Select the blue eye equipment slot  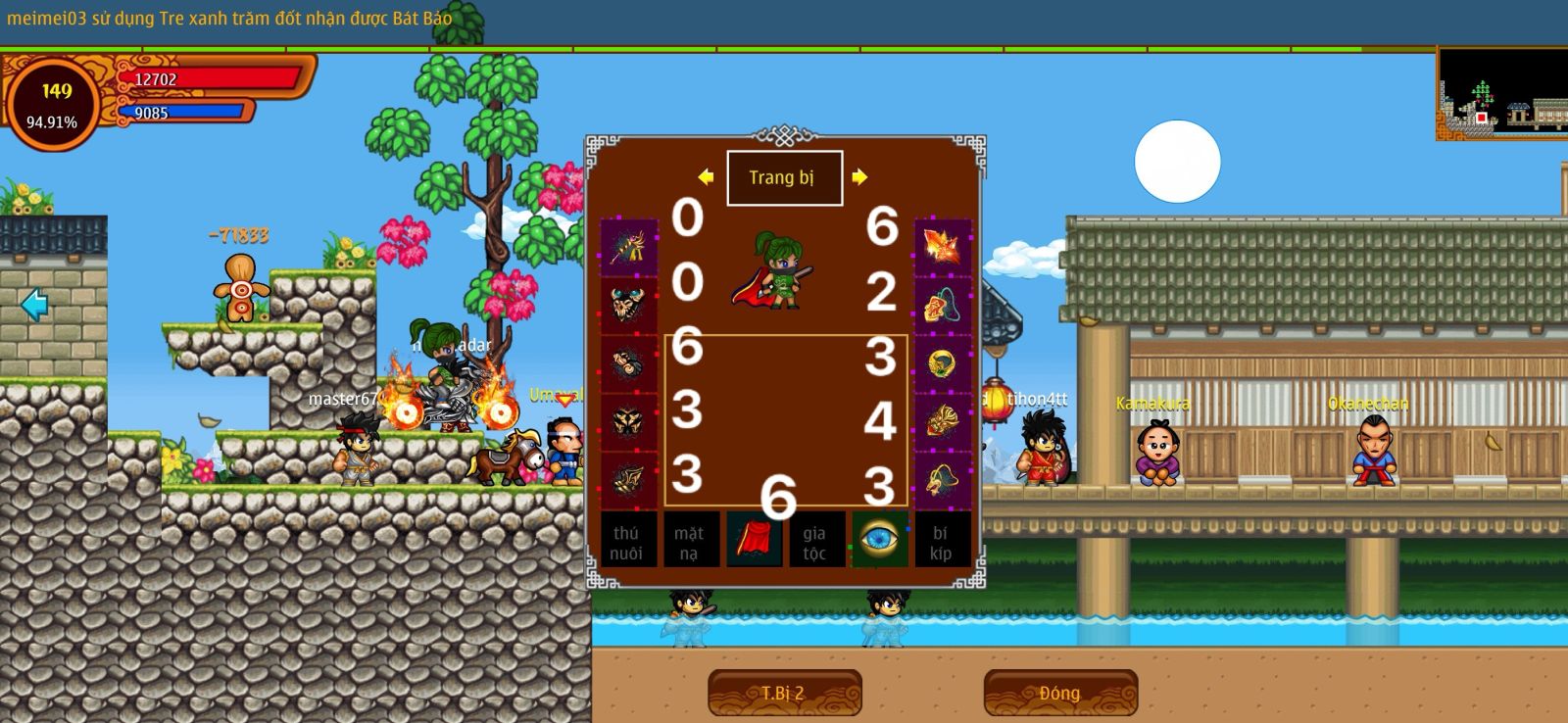pyautogui.click(x=879, y=539)
